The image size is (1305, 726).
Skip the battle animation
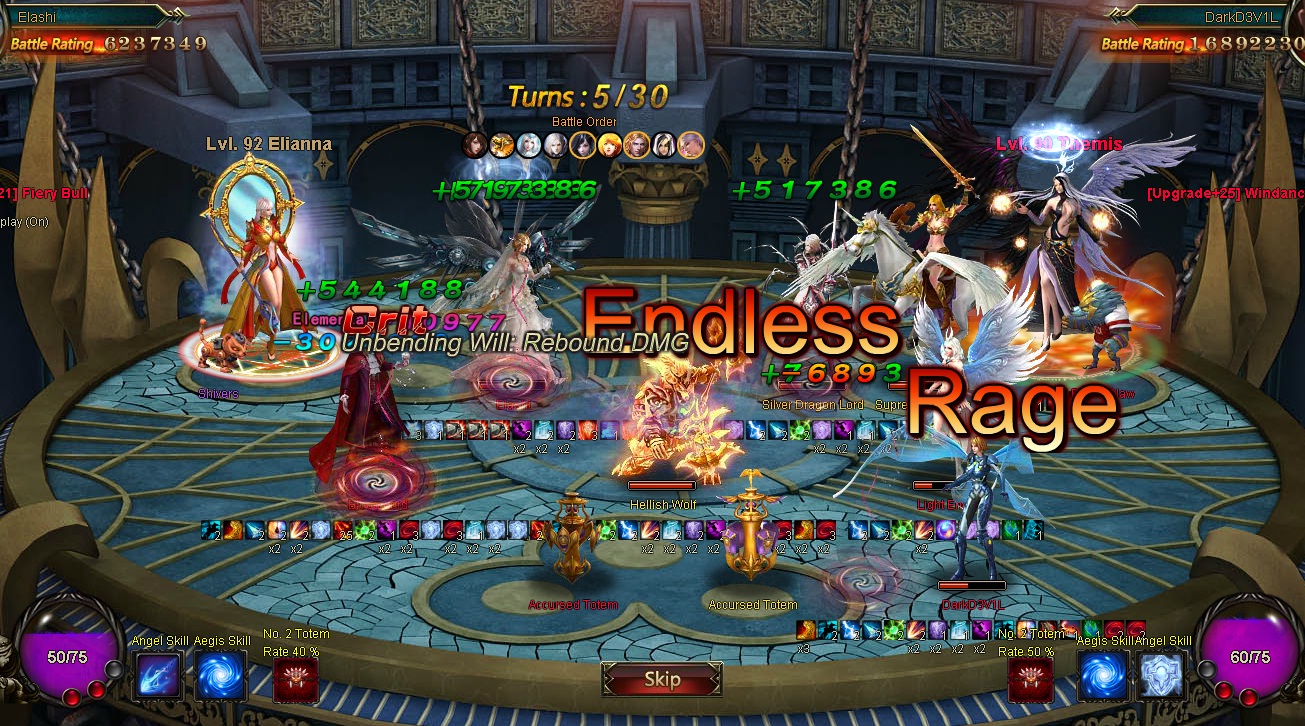(661, 680)
